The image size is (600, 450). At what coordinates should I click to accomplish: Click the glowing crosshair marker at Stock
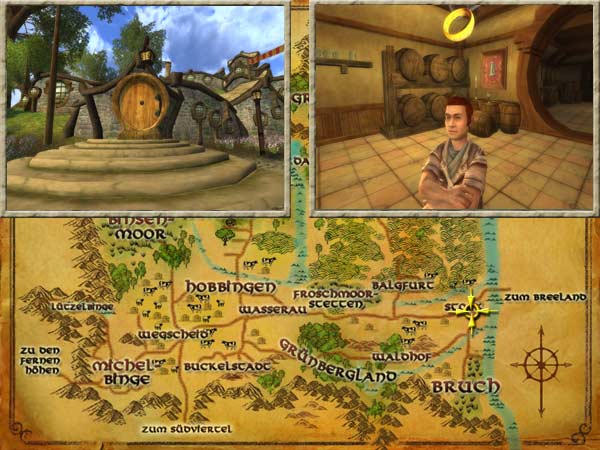pos(473,312)
